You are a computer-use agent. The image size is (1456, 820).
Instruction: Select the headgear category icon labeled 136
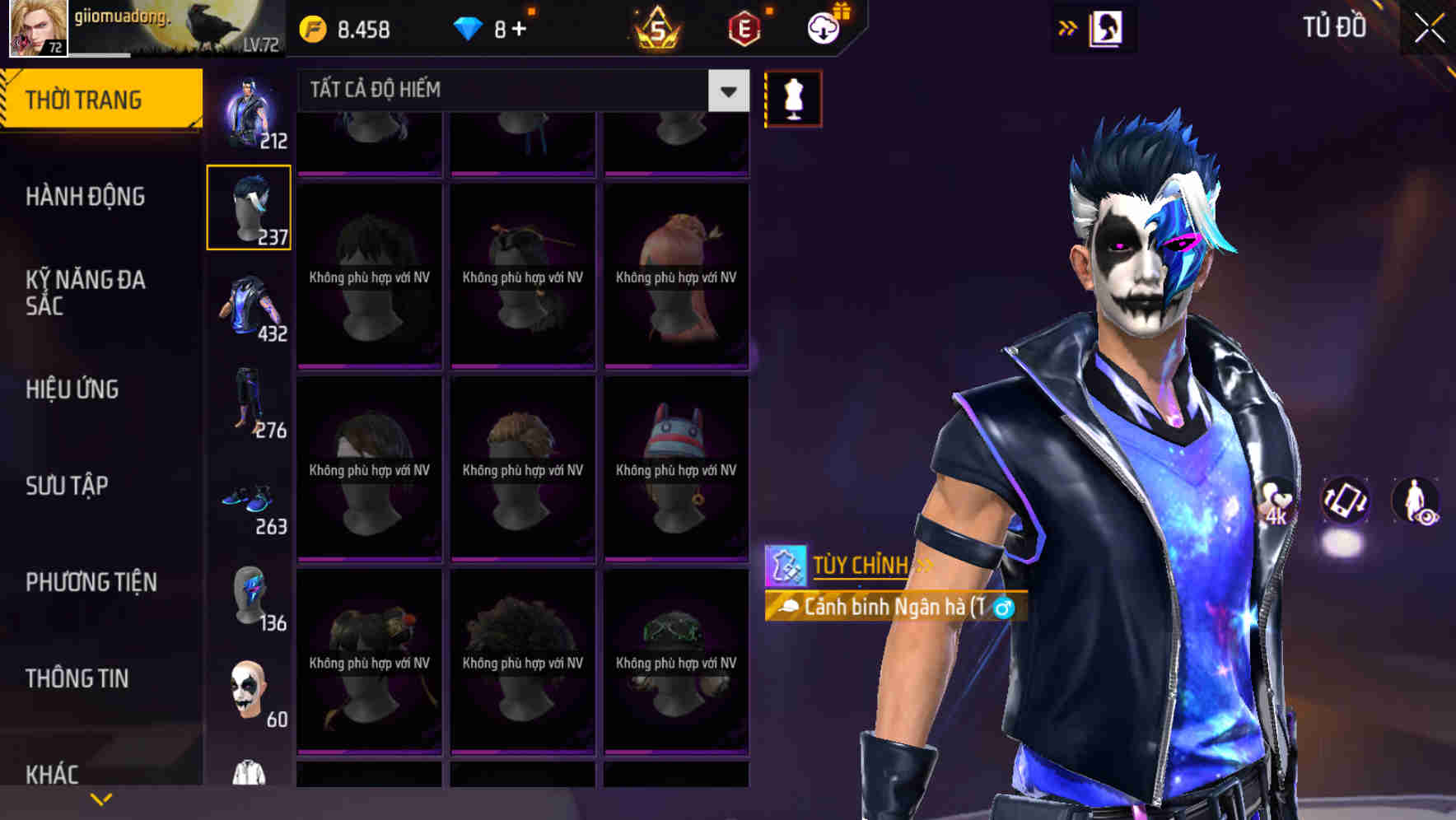click(247, 597)
